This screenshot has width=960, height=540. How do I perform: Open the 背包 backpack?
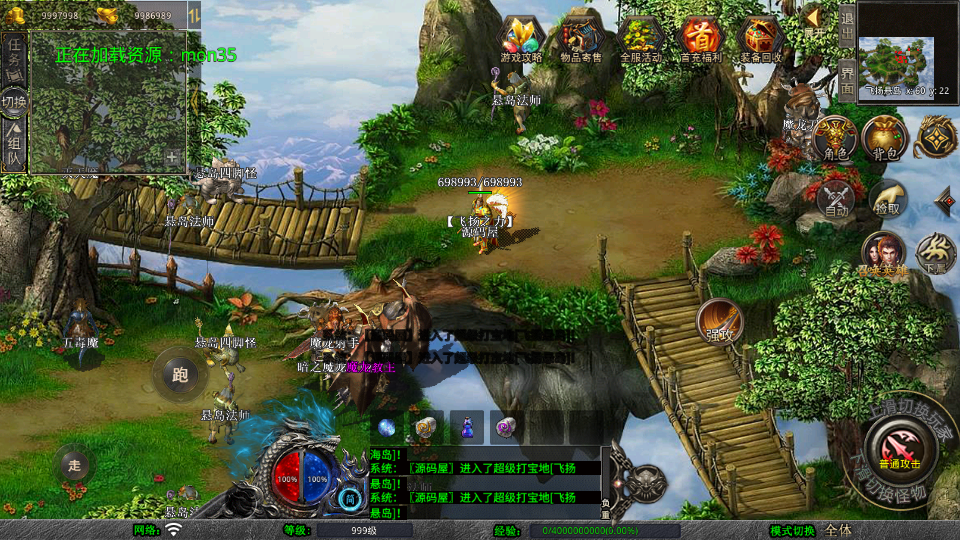[x=884, y=138]
